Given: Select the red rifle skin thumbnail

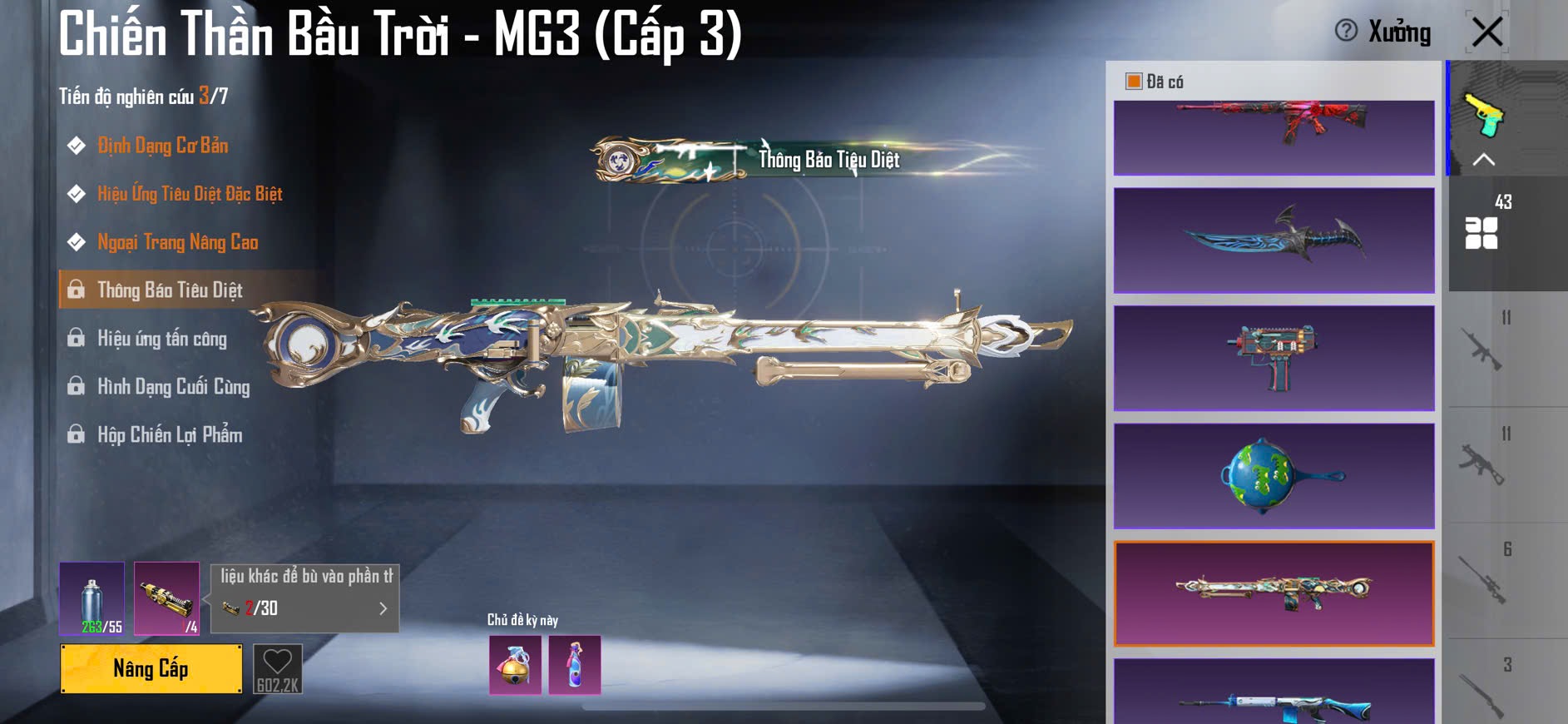Looking at the screenshot, I should (x=1274, y=137).
